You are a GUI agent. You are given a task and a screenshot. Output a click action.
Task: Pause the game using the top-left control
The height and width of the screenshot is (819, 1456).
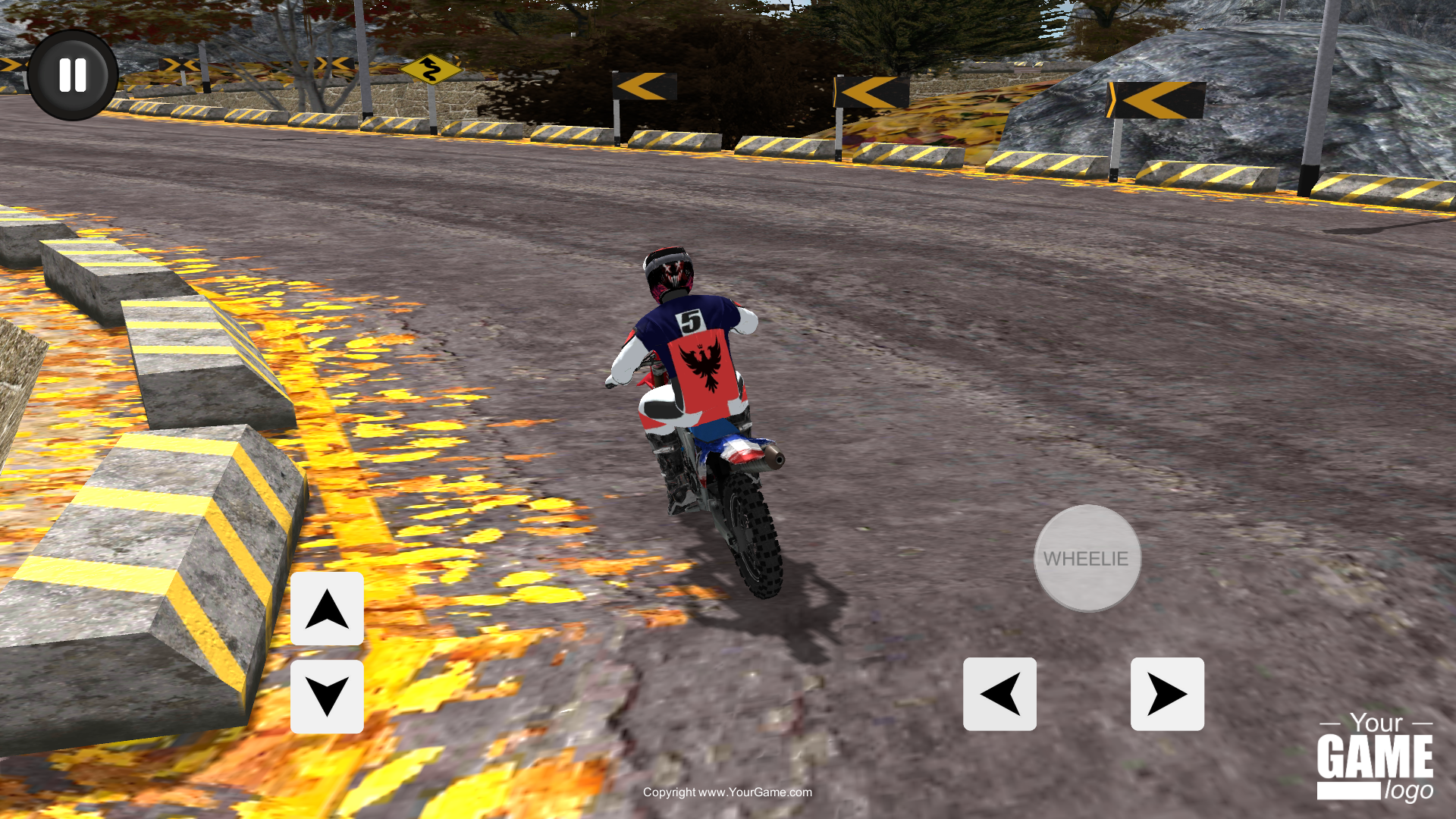tap(72, 74)
